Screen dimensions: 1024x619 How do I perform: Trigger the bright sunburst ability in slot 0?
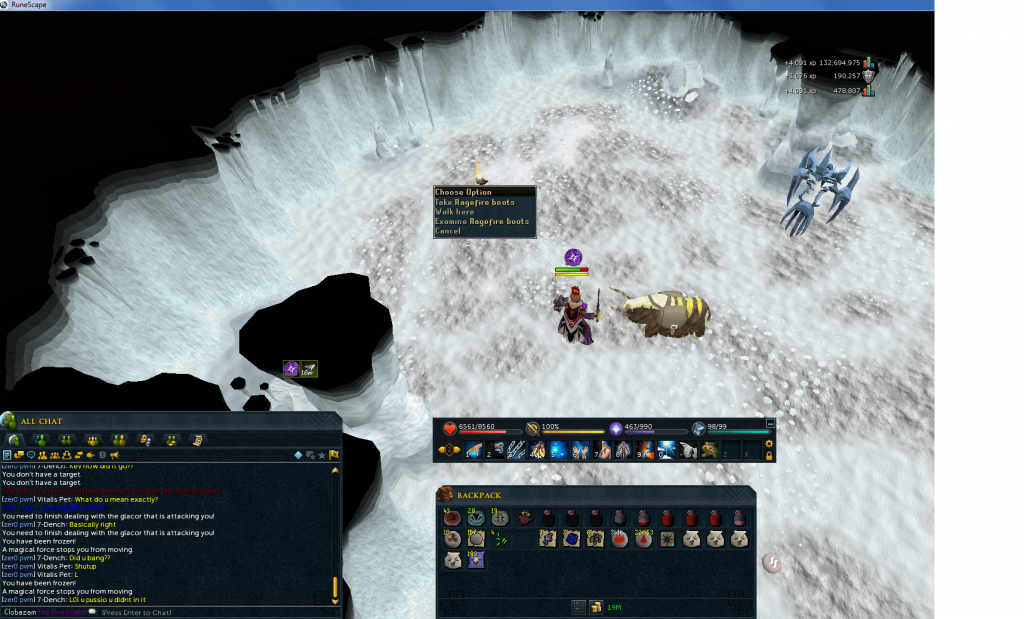(x=666, y=450)
